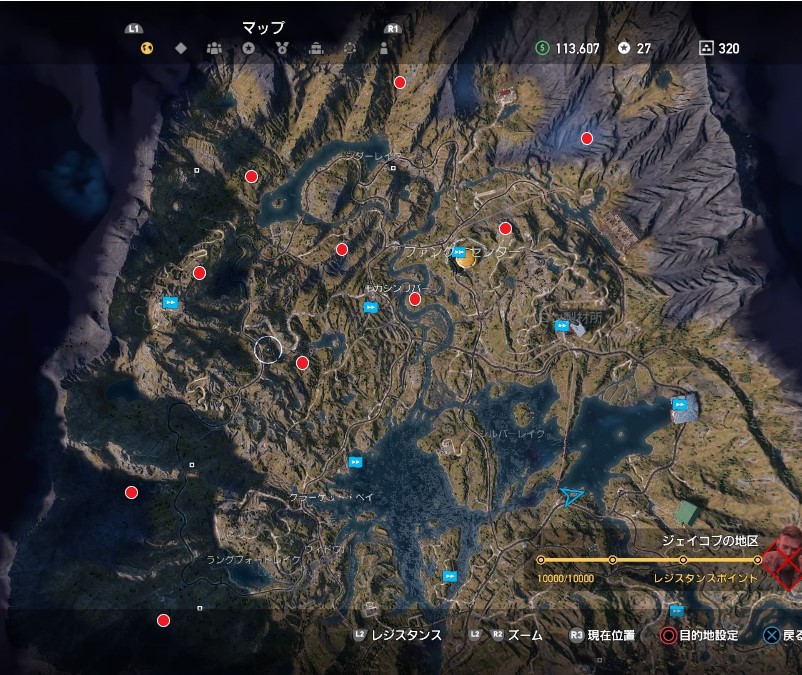Select the モカシン・リバー fast travel marker
Image resolution: width=802 pixels, height=675 pixels.
[370, 307]
